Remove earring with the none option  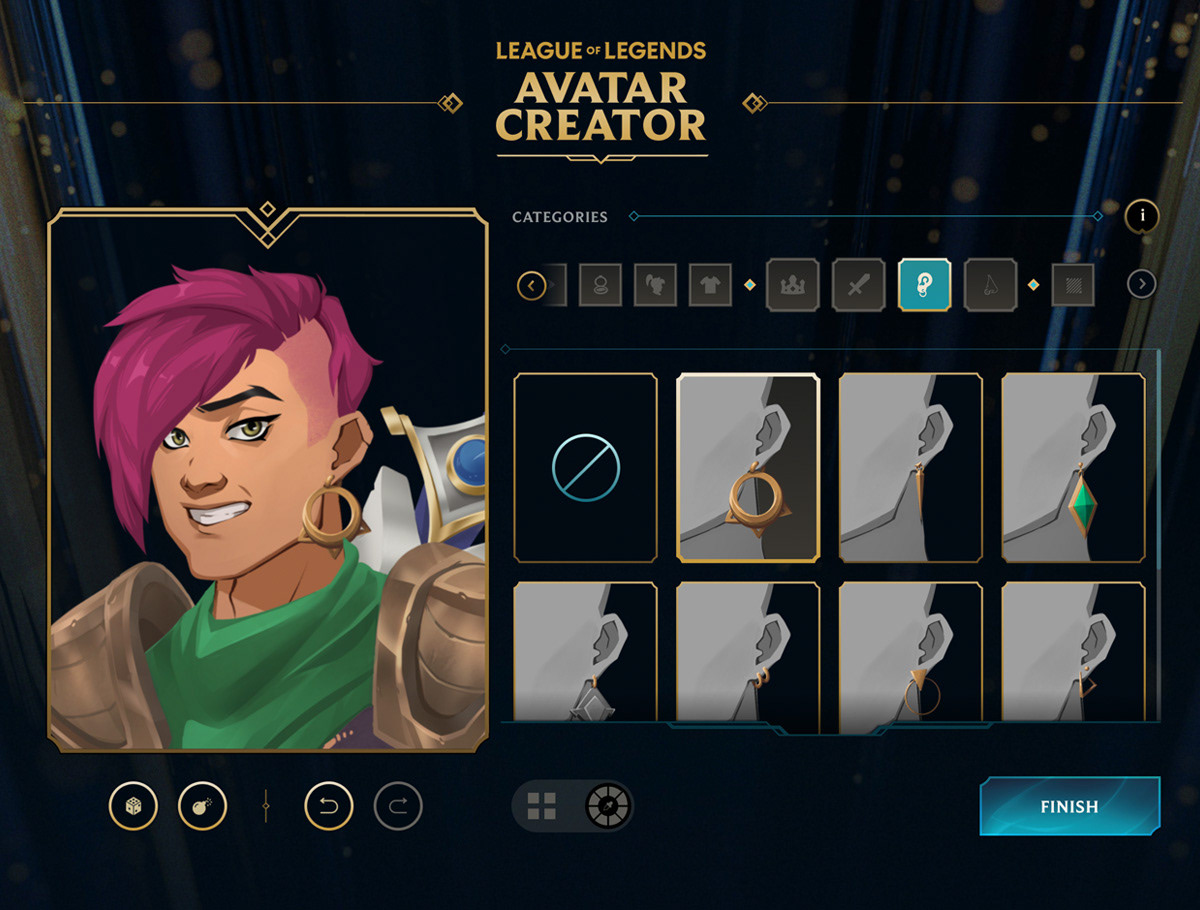[586, 467]
